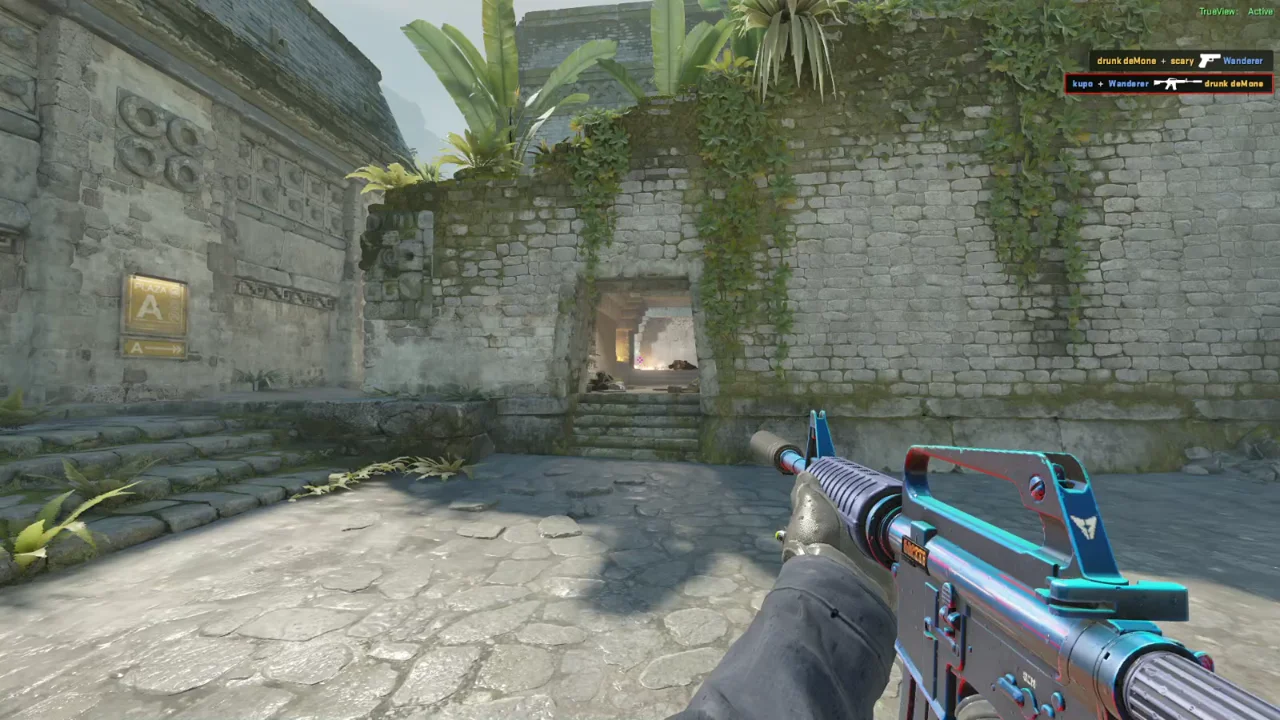
Task: Click the kupo name label
Action: [x=1083, y=83]
